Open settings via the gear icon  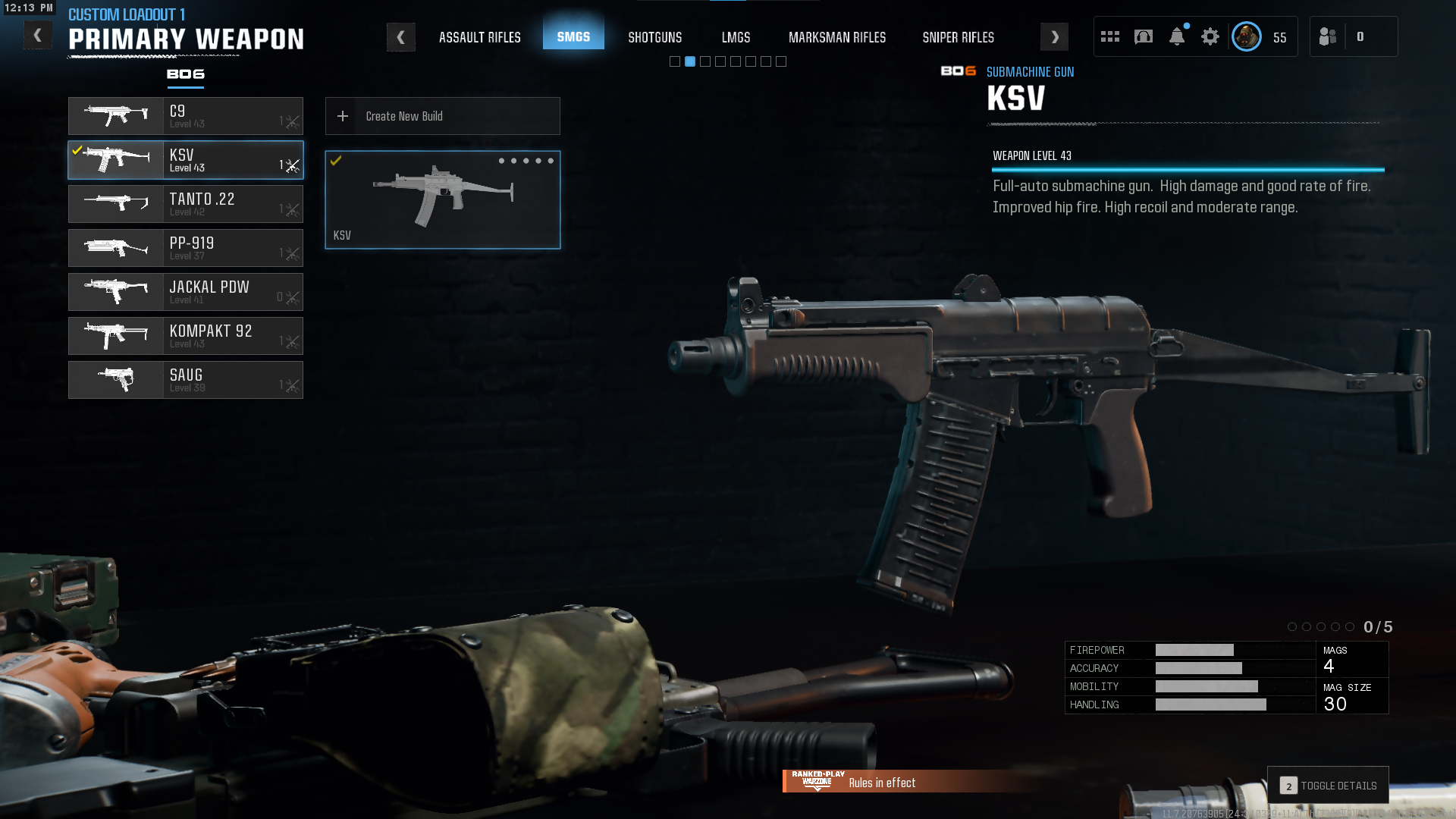coord(1210,36)
